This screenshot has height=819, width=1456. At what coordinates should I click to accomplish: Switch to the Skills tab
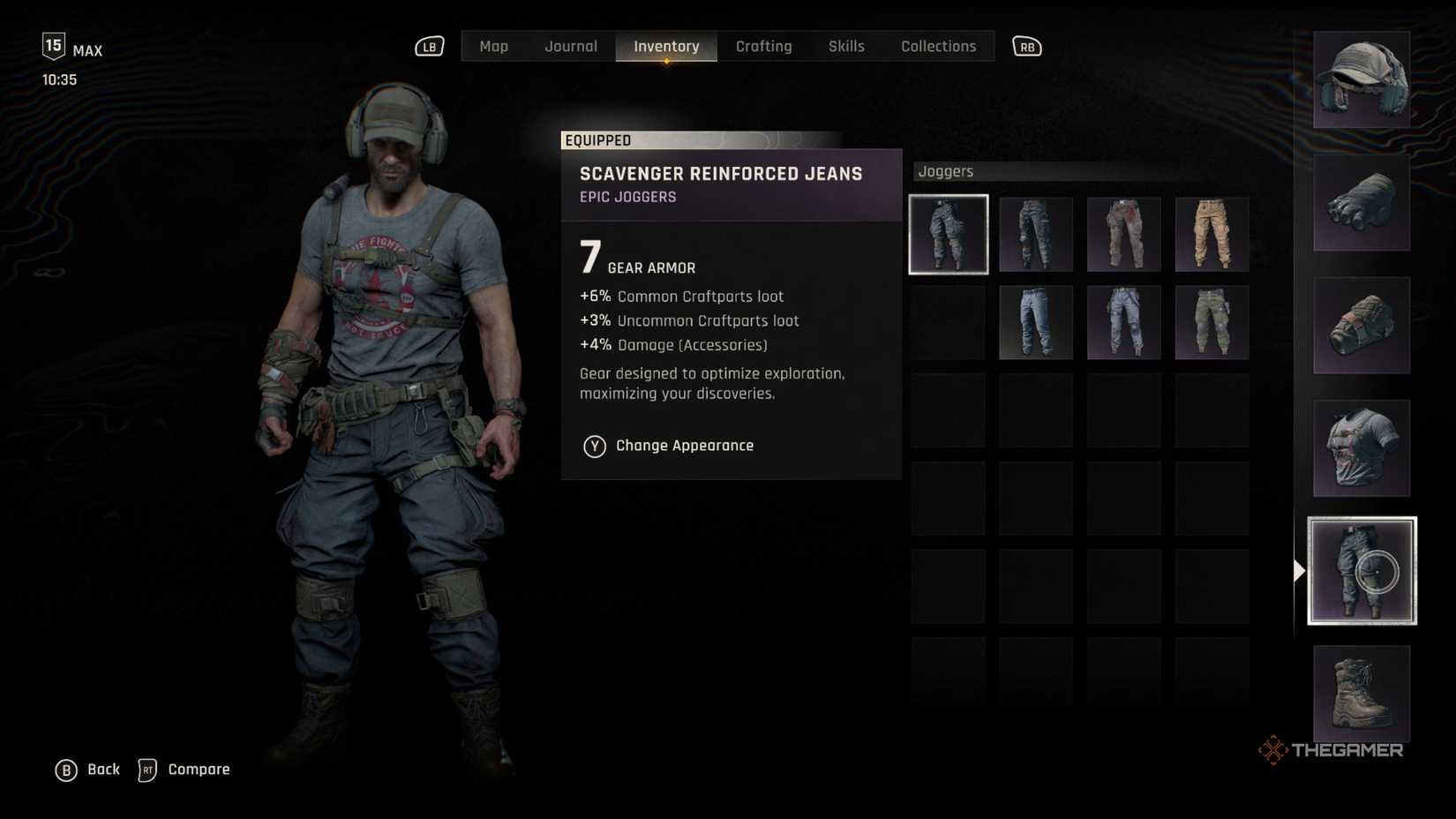point(846,46)
